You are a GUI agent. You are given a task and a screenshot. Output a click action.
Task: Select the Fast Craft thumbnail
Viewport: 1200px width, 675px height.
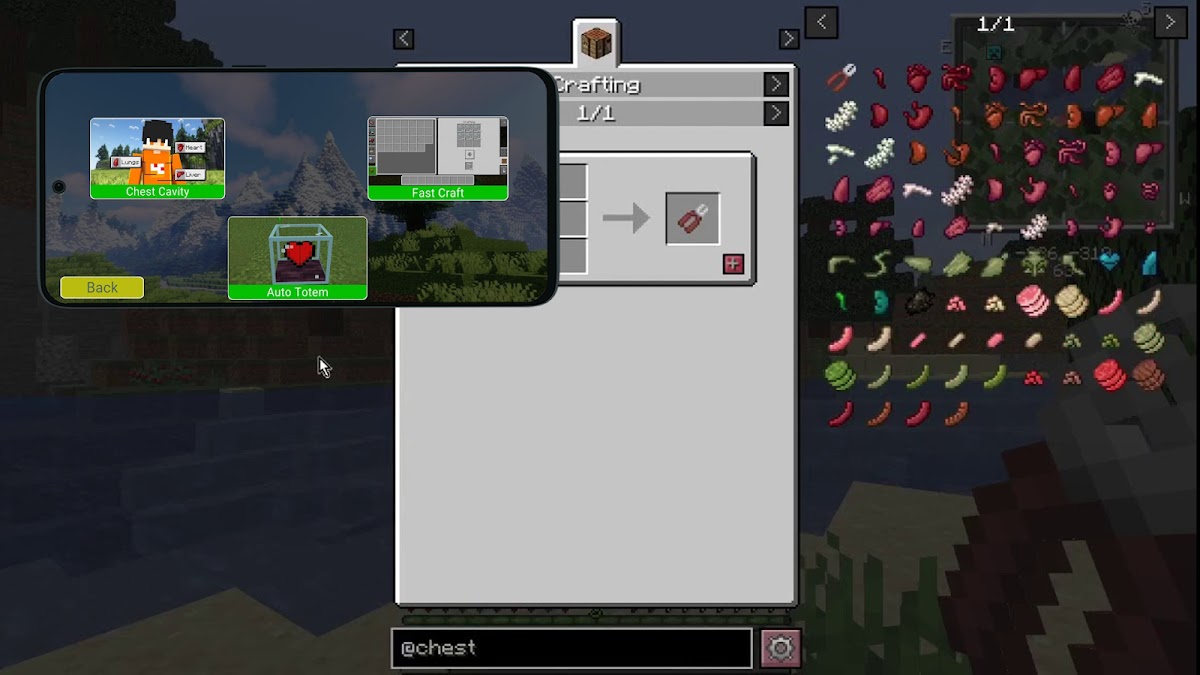click(437, 158)
